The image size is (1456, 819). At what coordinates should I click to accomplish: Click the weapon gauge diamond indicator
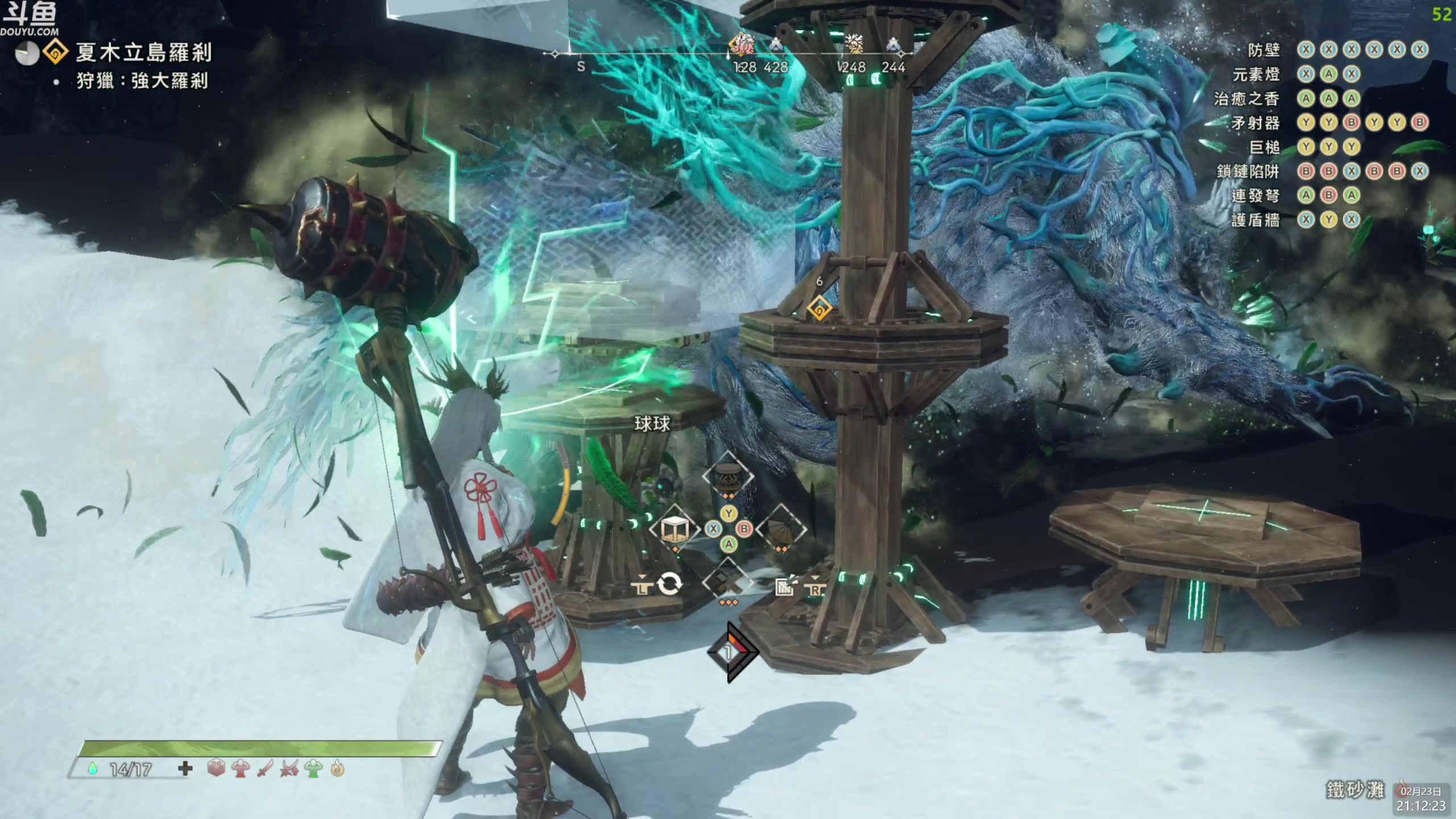731,653
